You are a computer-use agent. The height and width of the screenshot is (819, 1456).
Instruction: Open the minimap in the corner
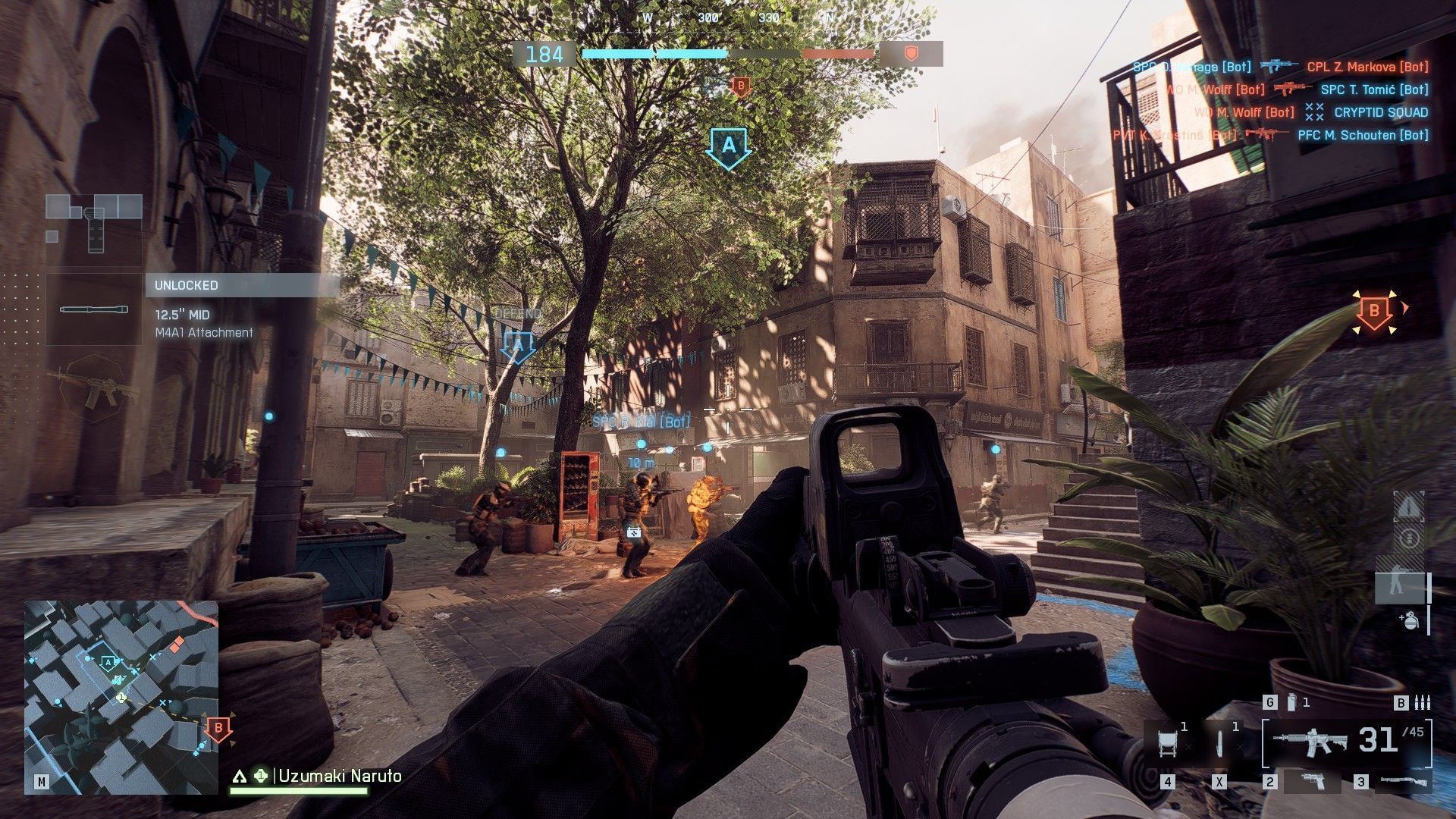pos(121,698)
